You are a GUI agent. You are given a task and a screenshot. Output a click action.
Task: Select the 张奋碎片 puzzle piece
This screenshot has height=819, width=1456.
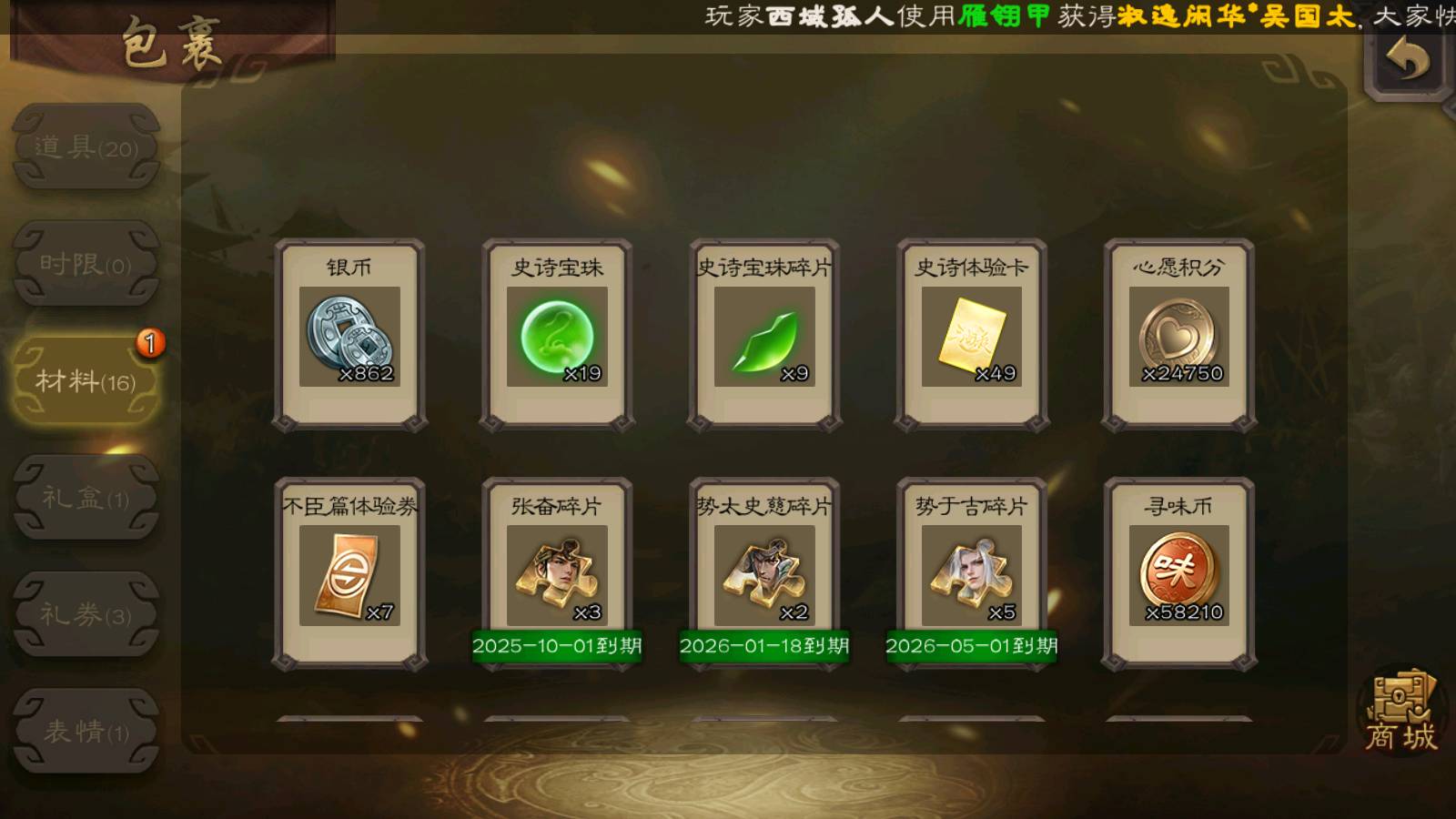(x=557, y=574)
